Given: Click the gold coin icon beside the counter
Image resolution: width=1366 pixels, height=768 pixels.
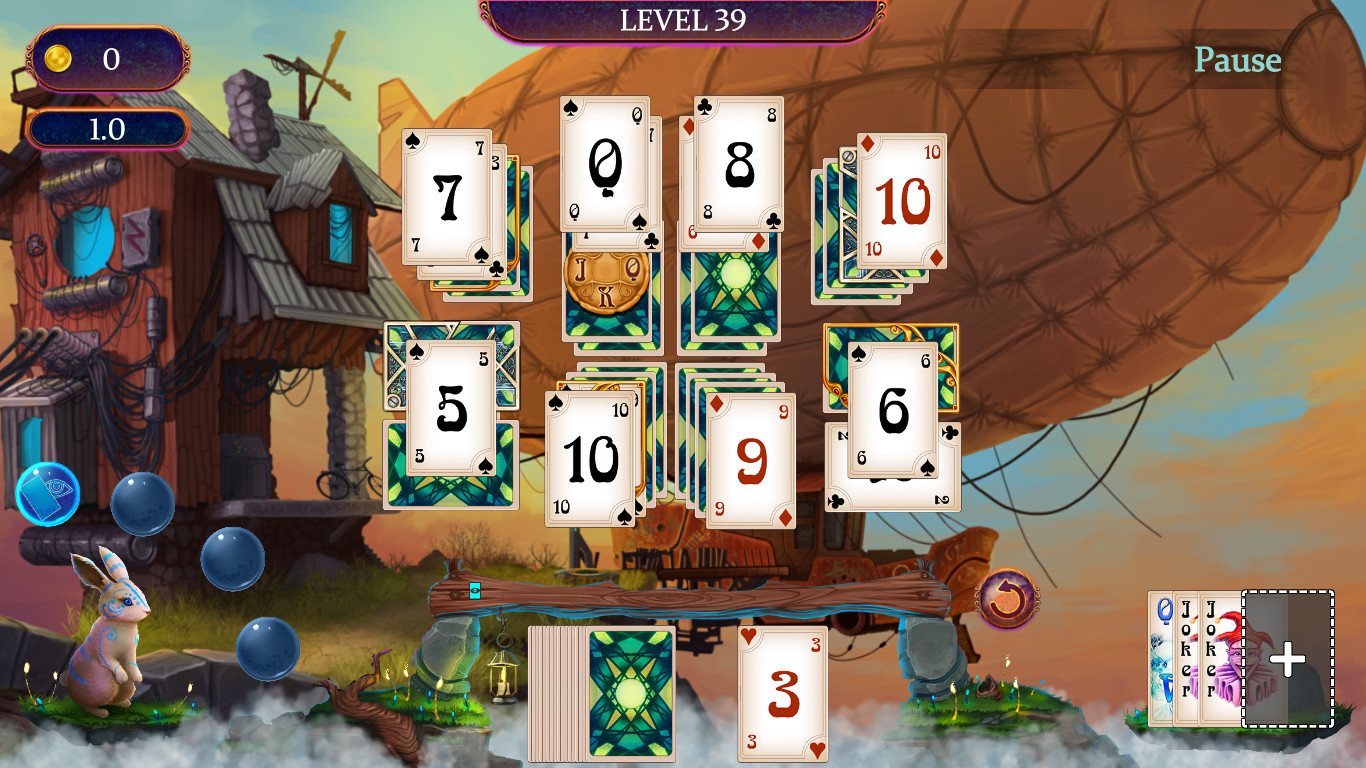Looking at the screenshot, I should (x=57, y=57).
